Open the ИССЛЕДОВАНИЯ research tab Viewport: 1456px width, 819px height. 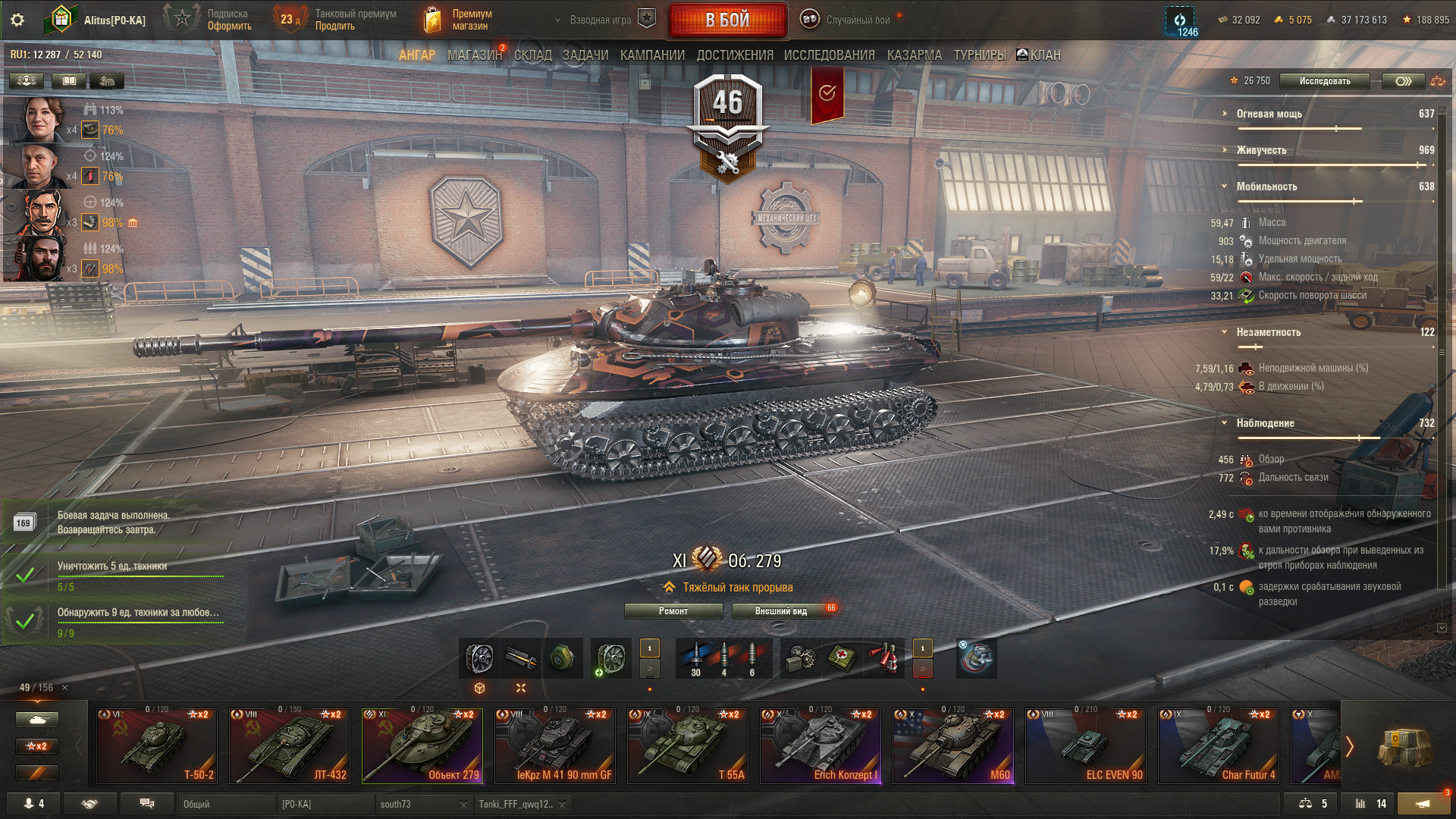pyautogui.click(x=829, y=55)
